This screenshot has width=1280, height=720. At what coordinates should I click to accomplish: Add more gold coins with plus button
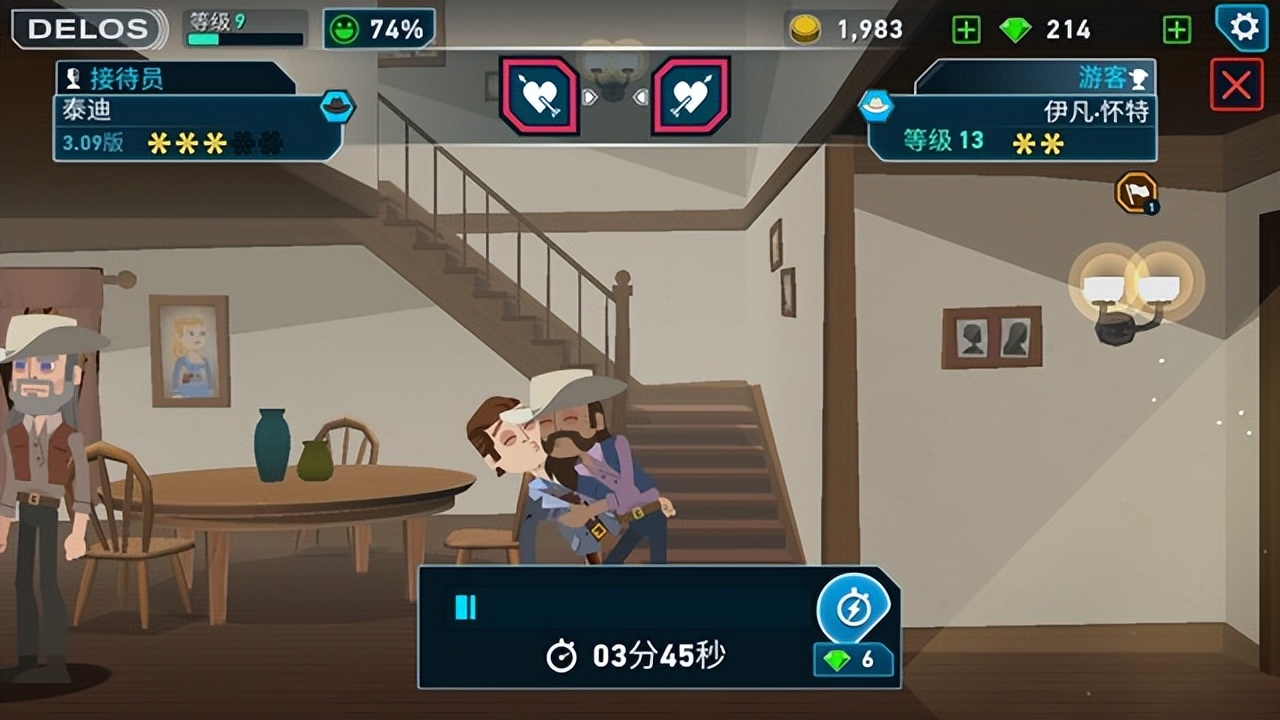pyautogui.click(x=966, y=30)
